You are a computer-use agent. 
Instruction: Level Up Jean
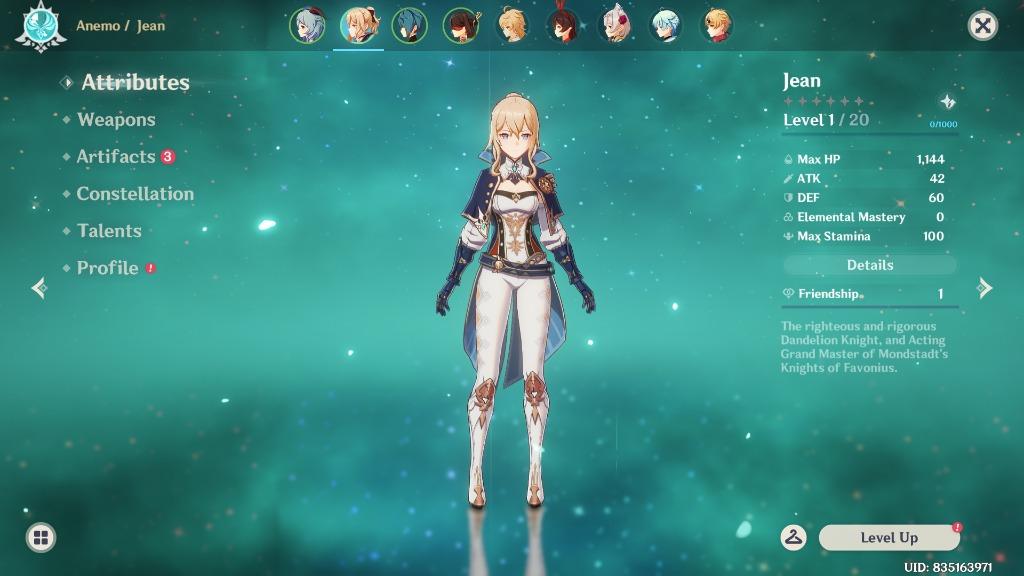888,538
